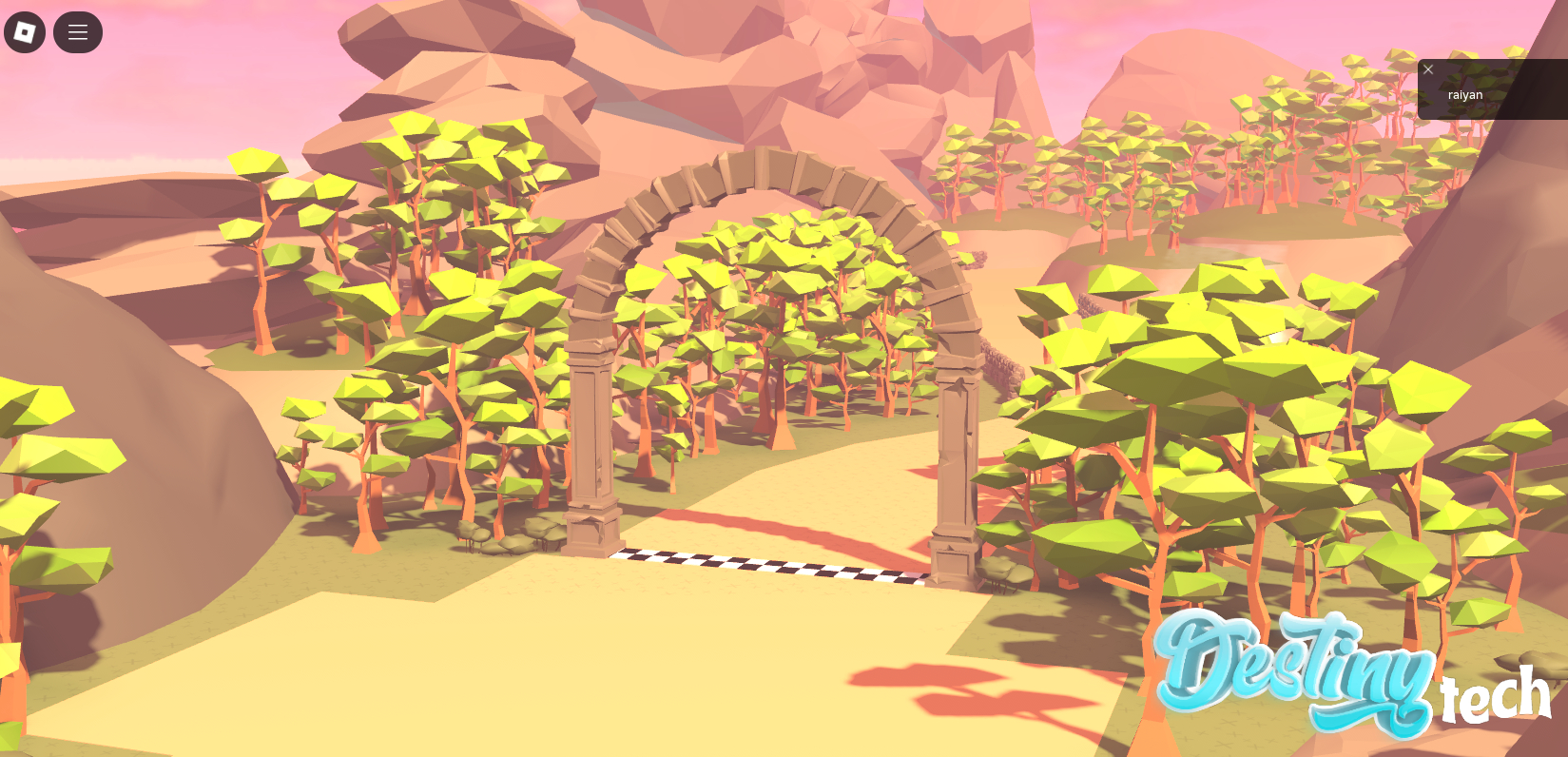Open the hamburger menu
Viewport: 1568px width, 757px height.
pos(77,31)
